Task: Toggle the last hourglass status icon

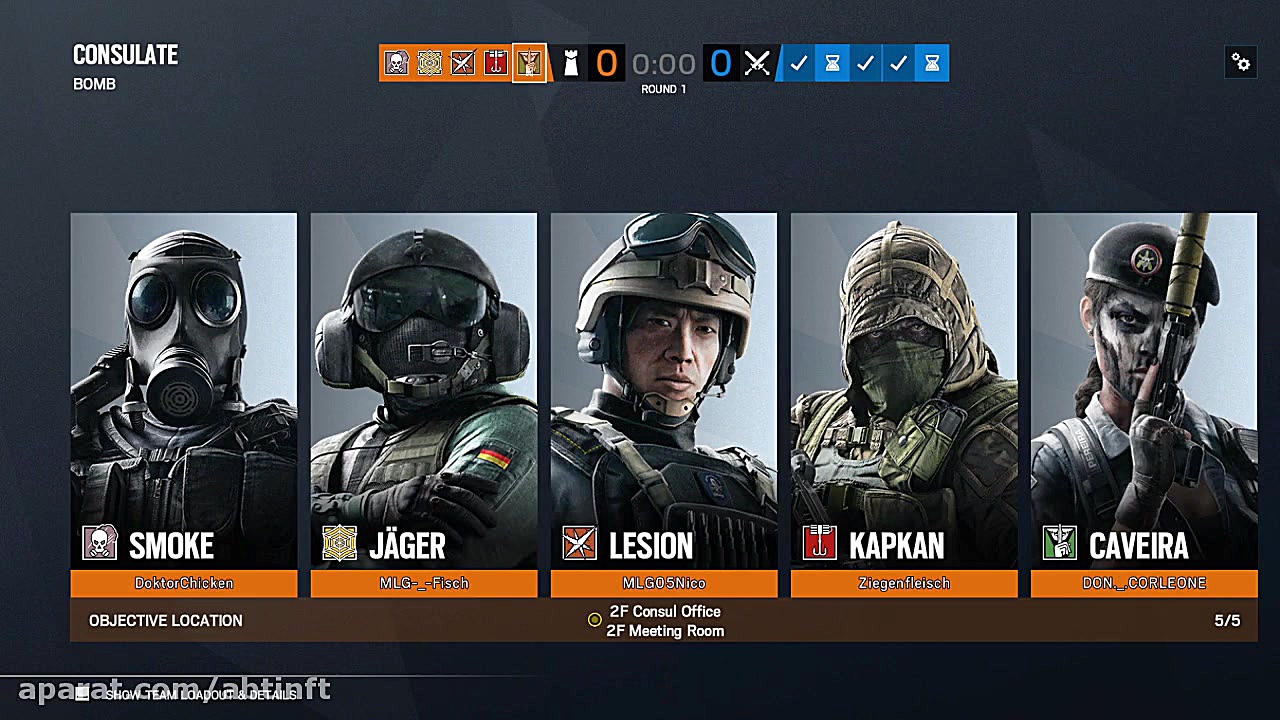Action: [931, 63]
